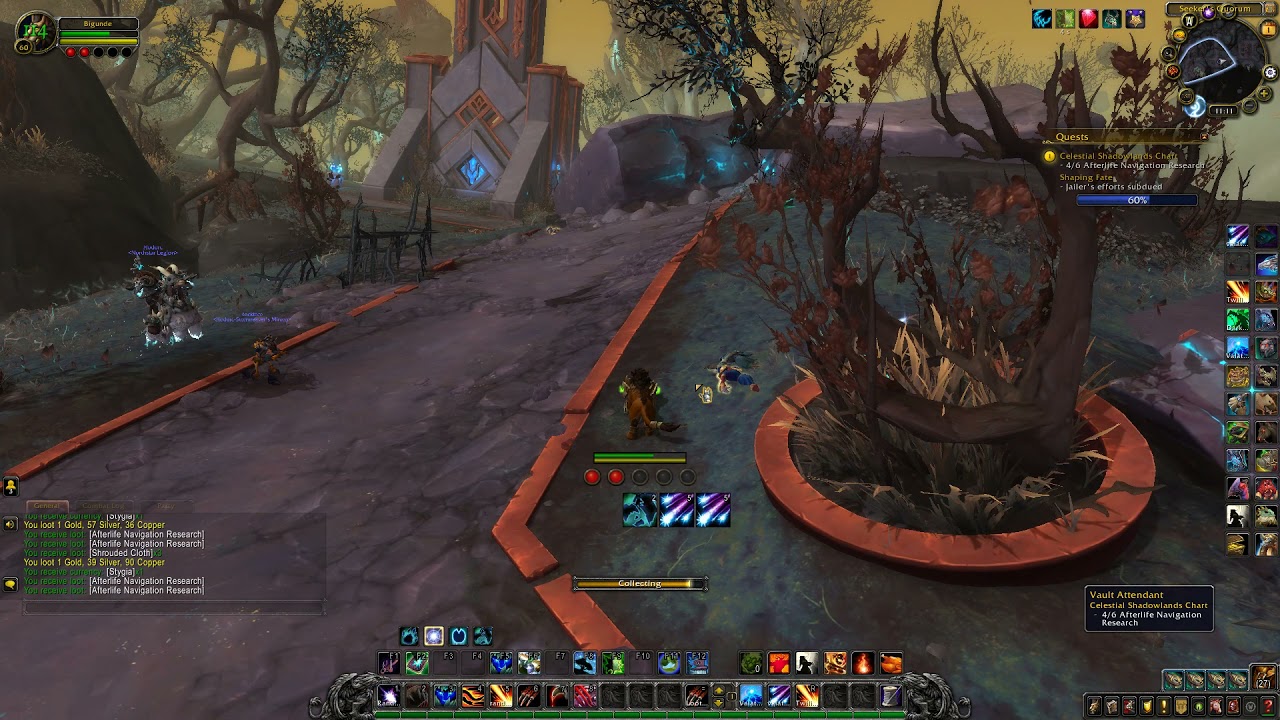Open the Party chat tab
Image resolution: width=1280 pixels, height=720 pixels.
tap(165, 506)
